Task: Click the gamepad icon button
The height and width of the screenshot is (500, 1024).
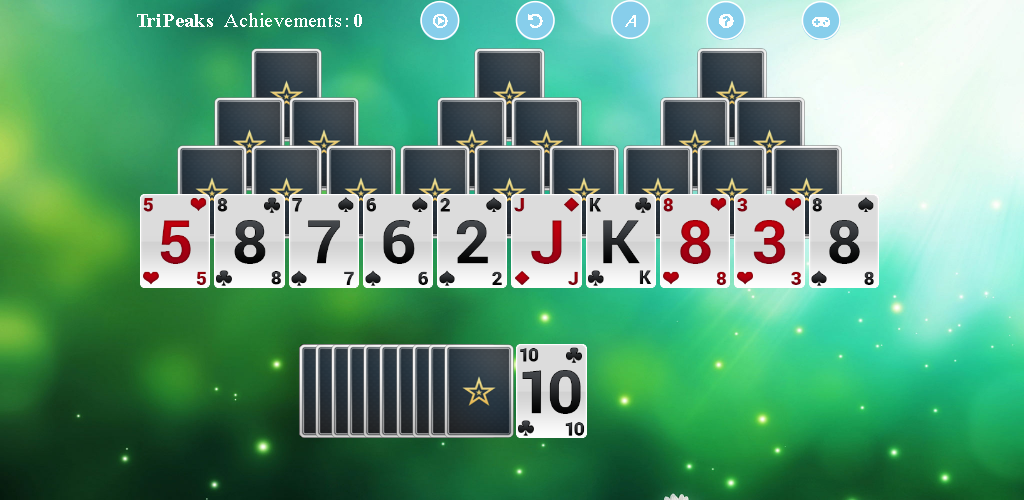Action: 821,20
